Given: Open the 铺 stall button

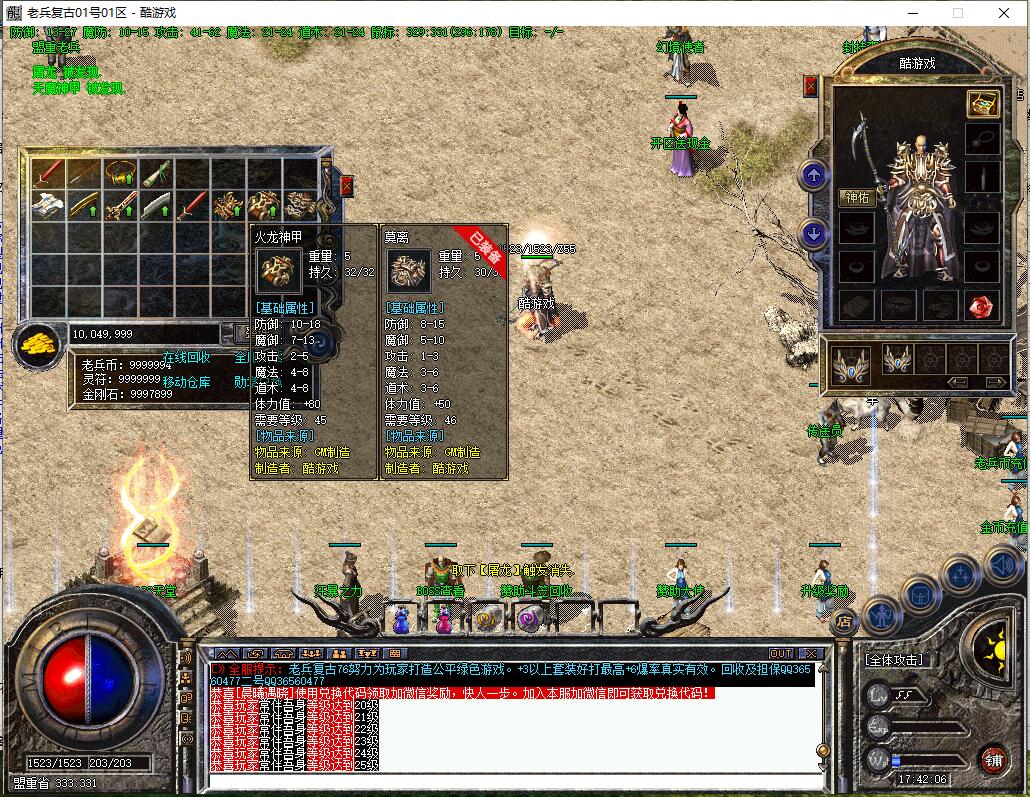Looking at the screenshot, I should [993, 758].
